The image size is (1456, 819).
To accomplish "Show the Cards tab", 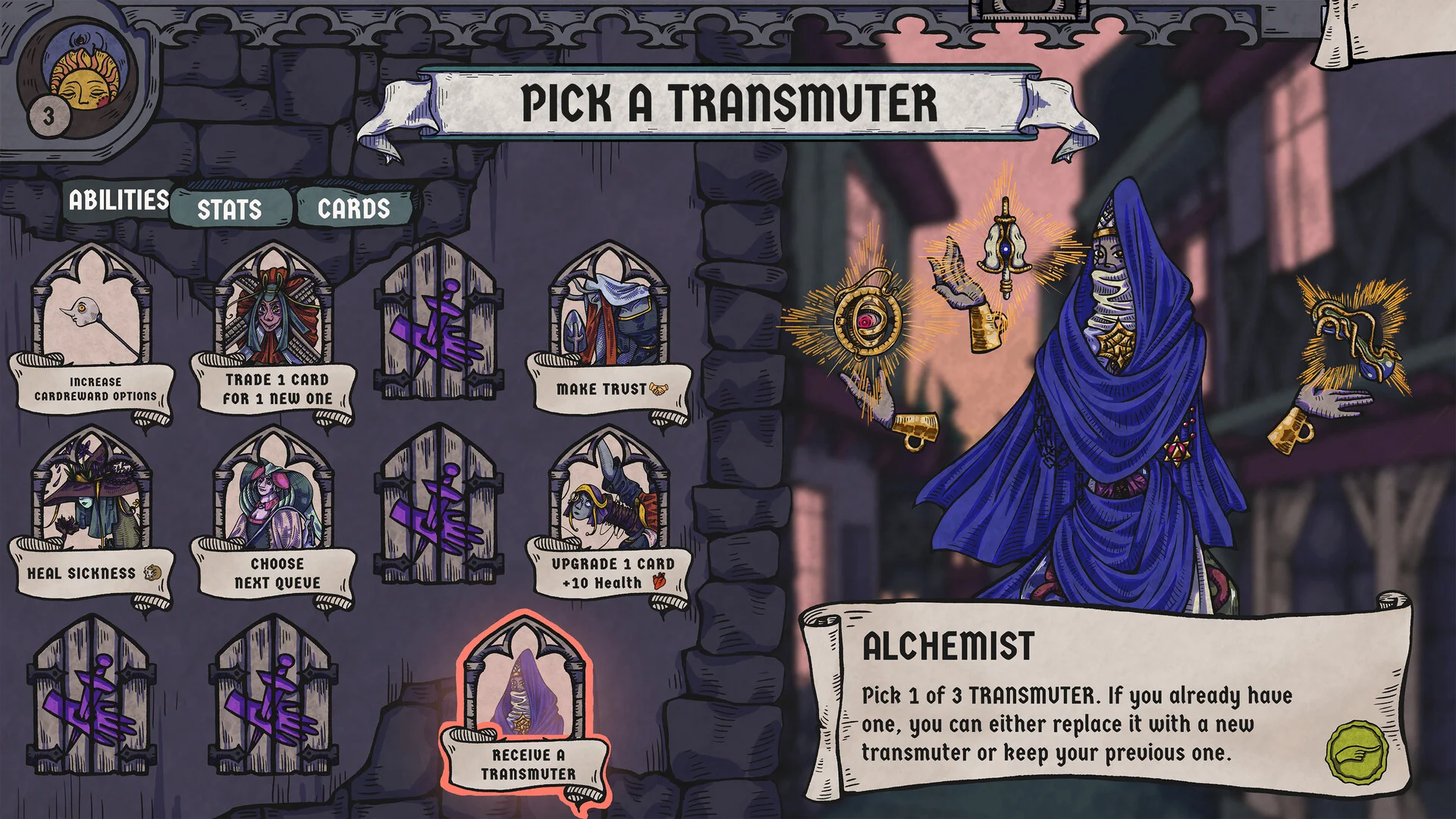I will coord(353,208).
